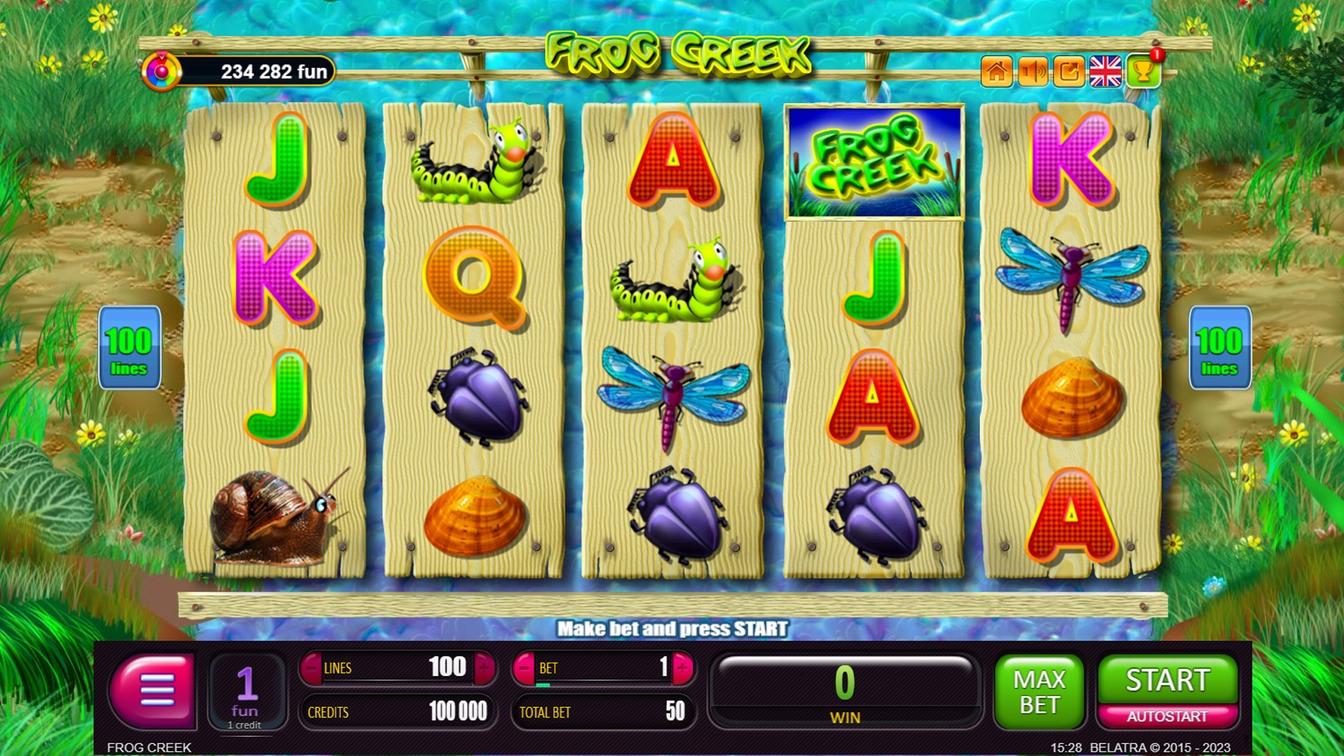Open the trophy achievements icon
1344x756 pixels.
(x=1143, y=72)
